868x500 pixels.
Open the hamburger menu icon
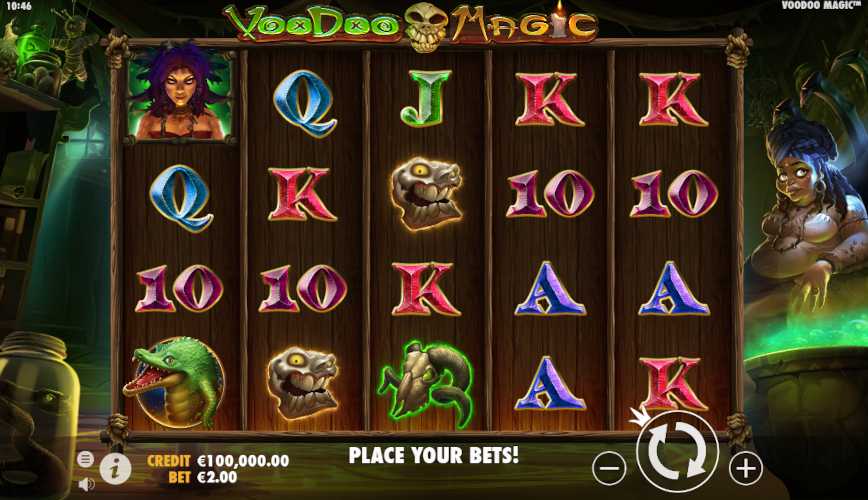click(x=86, y=459)
